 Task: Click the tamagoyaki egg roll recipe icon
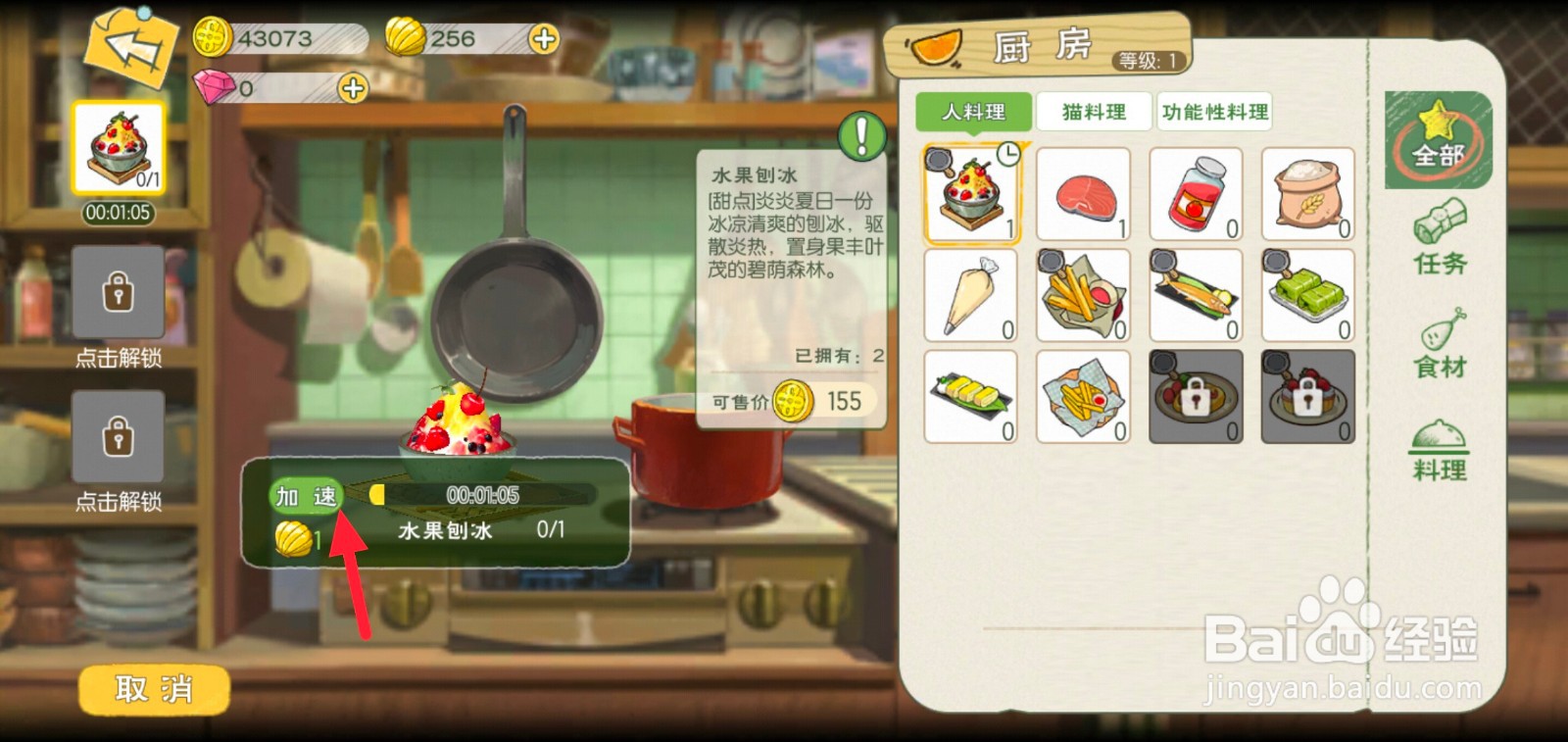pyautogui.click(x=971, y=396)
